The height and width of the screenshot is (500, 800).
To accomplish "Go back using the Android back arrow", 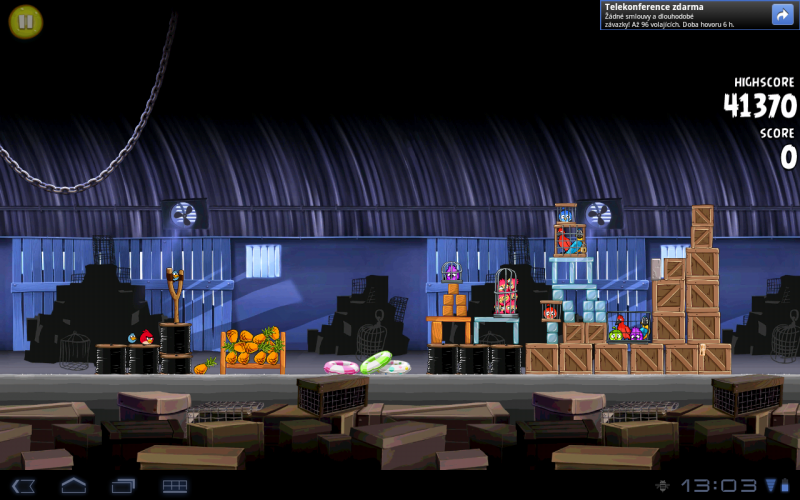I will (x=24, y=486).
